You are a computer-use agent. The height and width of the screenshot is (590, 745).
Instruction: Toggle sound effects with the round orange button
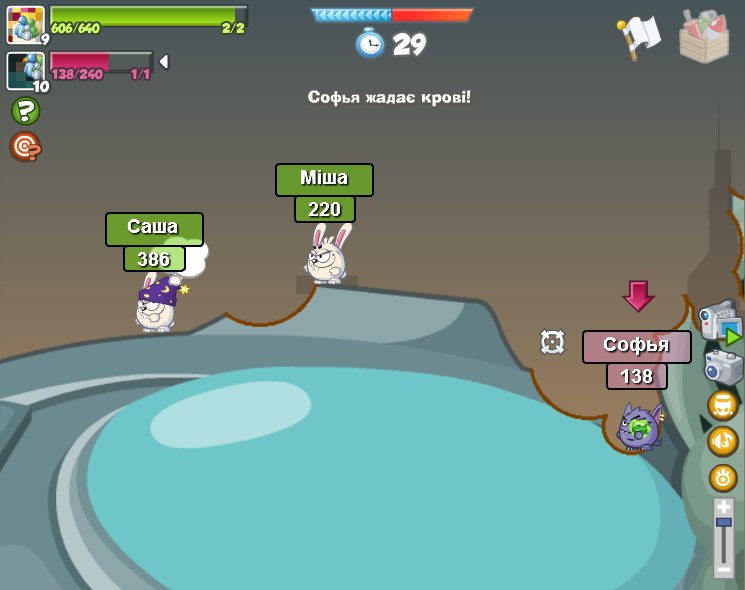click(x=723, y=478)
